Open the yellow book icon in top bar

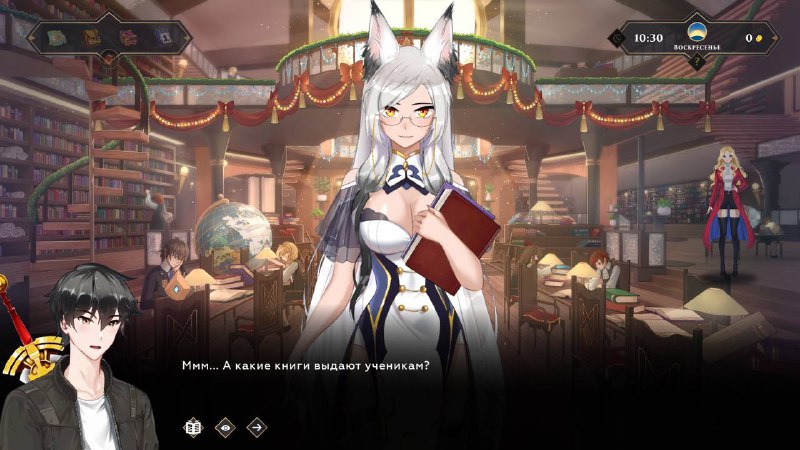(x=91, y=38)
